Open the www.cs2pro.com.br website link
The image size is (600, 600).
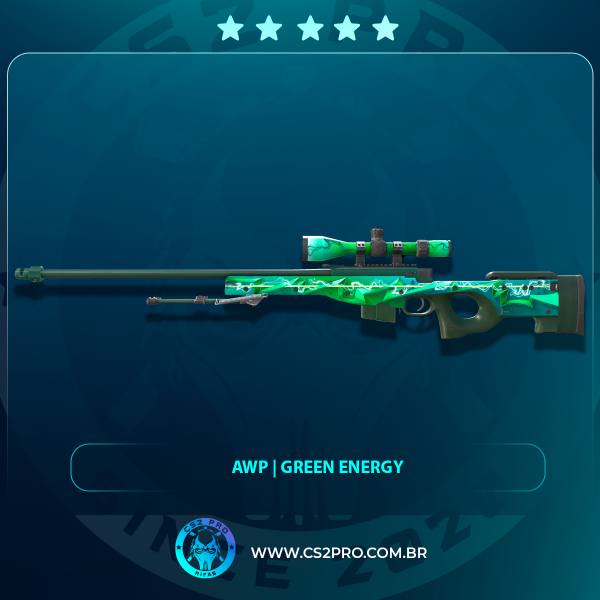point(339,553)
